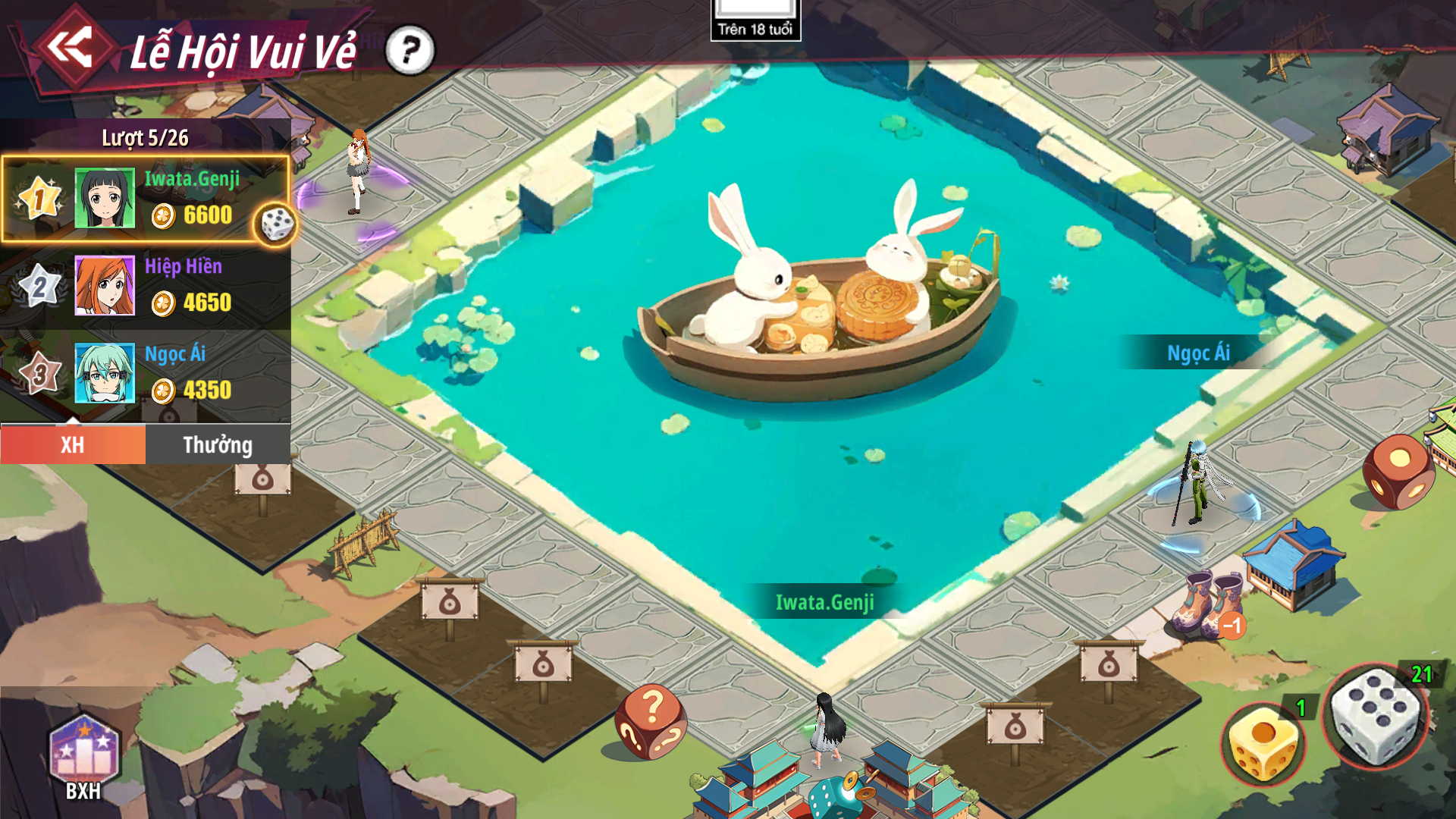This screenshot has height=819, width=1456.
Task: Select Iwata.Genji's ranking row
Action: pos(146,199)
